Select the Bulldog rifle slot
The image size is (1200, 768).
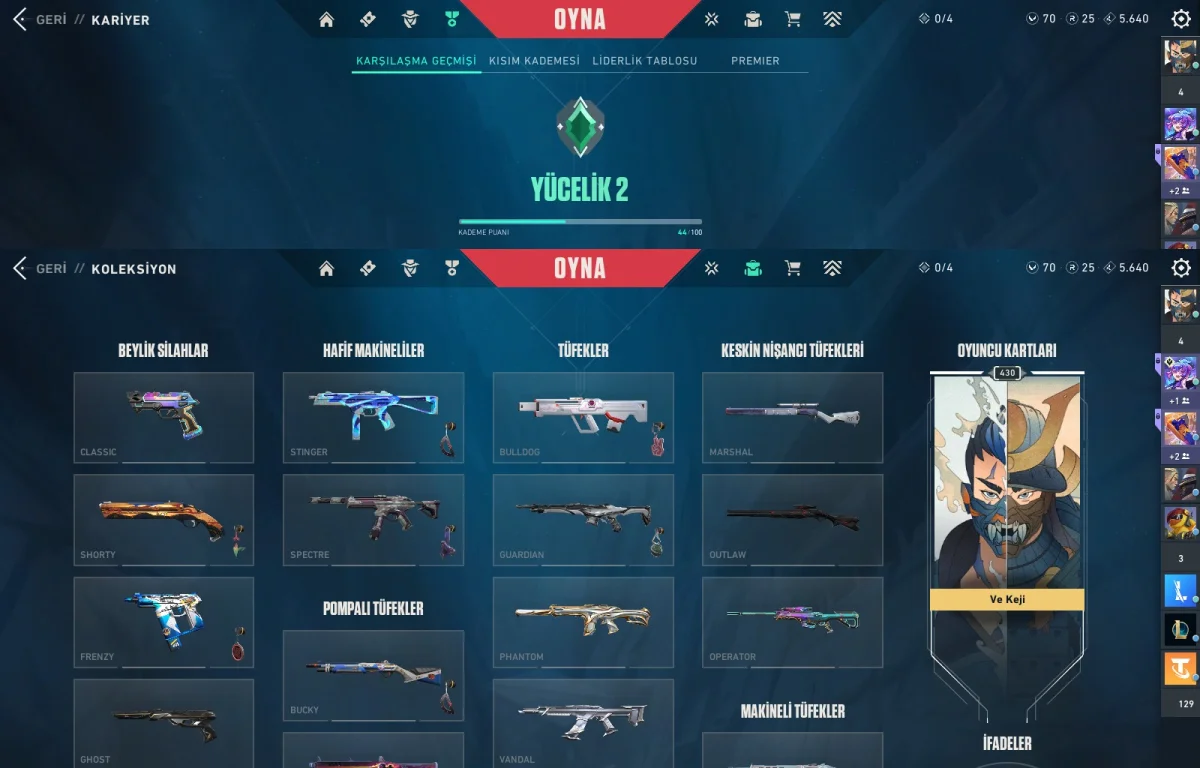583,417
